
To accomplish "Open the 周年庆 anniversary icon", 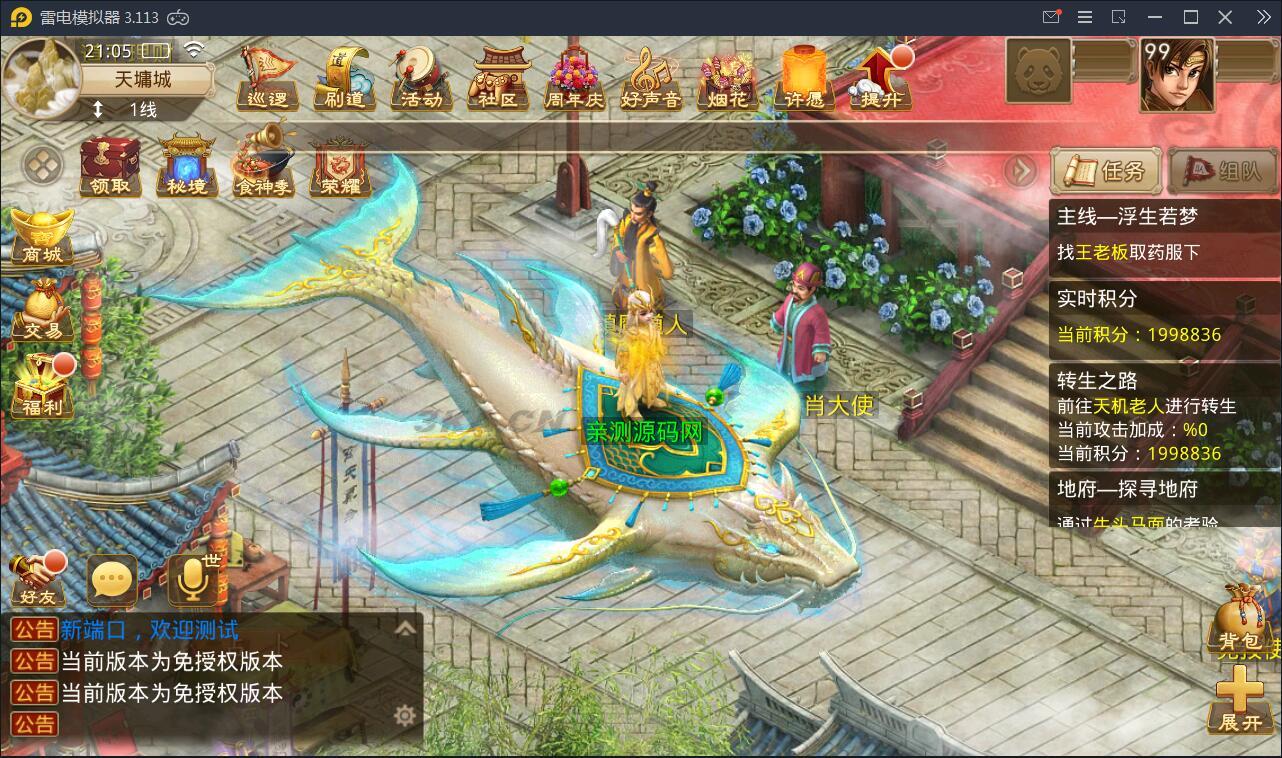I will pos(574,77).
